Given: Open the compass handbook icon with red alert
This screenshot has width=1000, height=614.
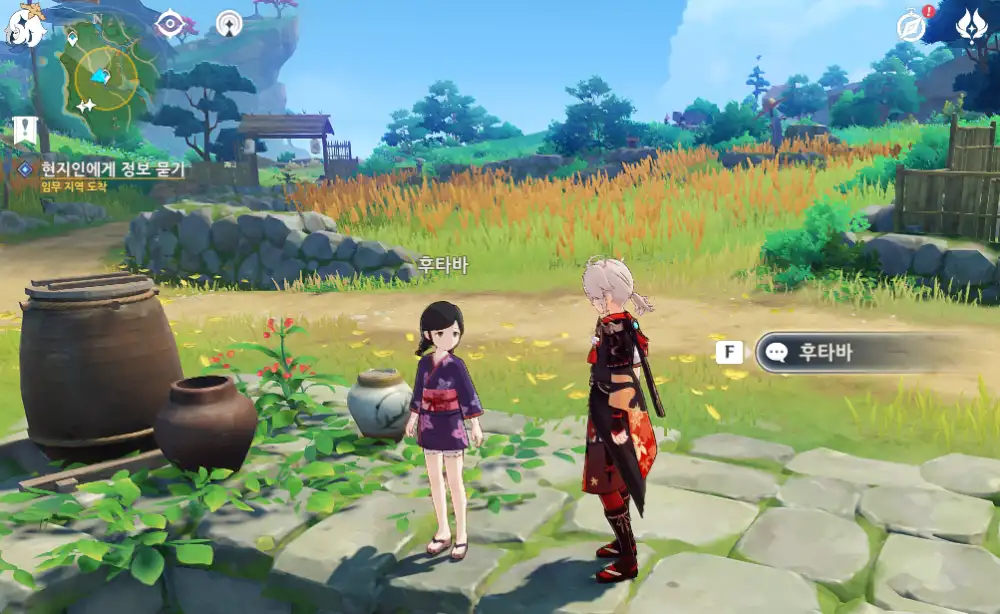Looking at the screenshot, I should coord(913,26).
